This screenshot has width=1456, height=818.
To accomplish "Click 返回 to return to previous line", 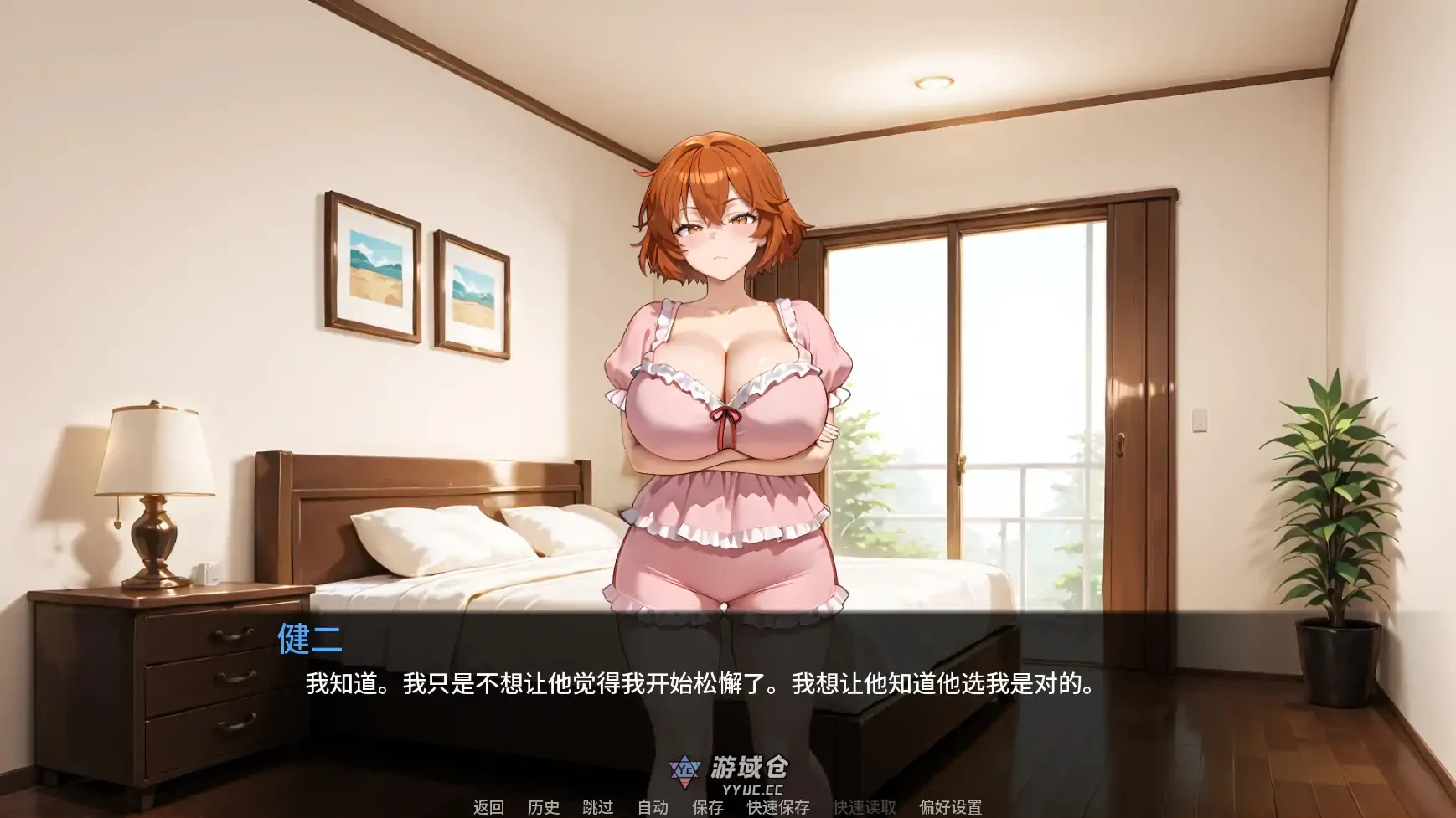I will [x=489, y=807].
